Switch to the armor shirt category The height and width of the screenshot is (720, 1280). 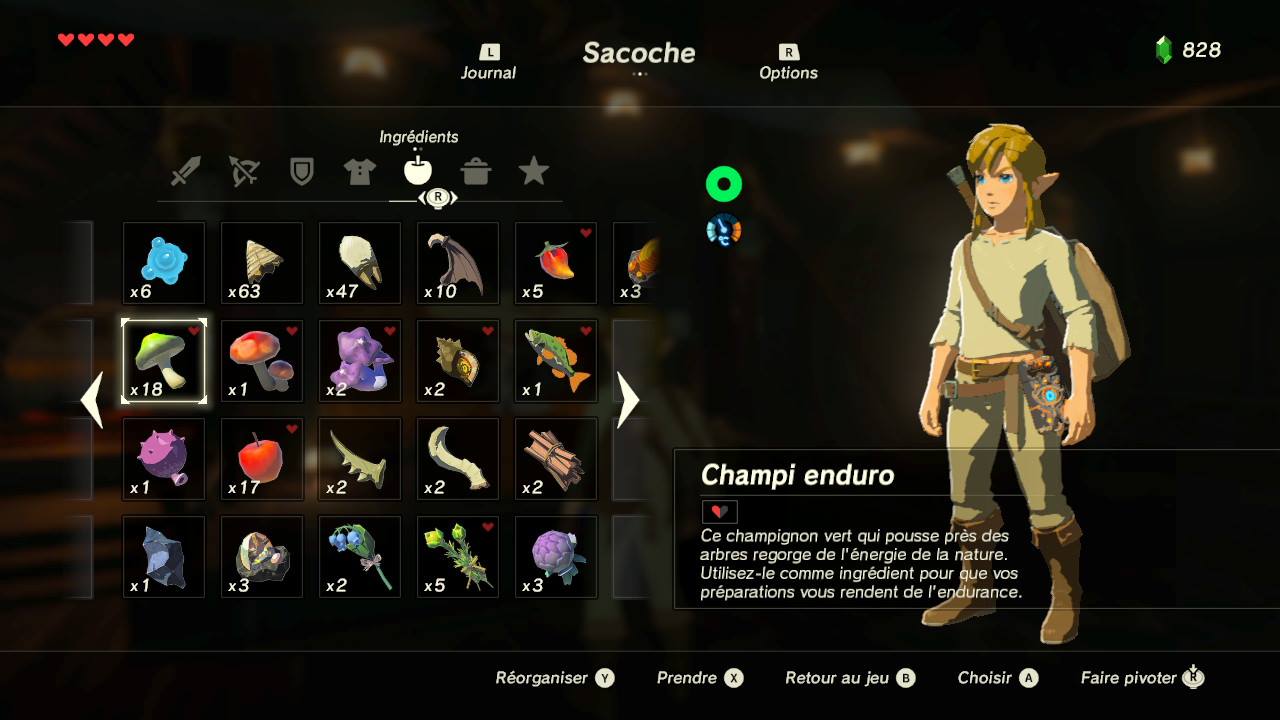[x=360, y=171]
